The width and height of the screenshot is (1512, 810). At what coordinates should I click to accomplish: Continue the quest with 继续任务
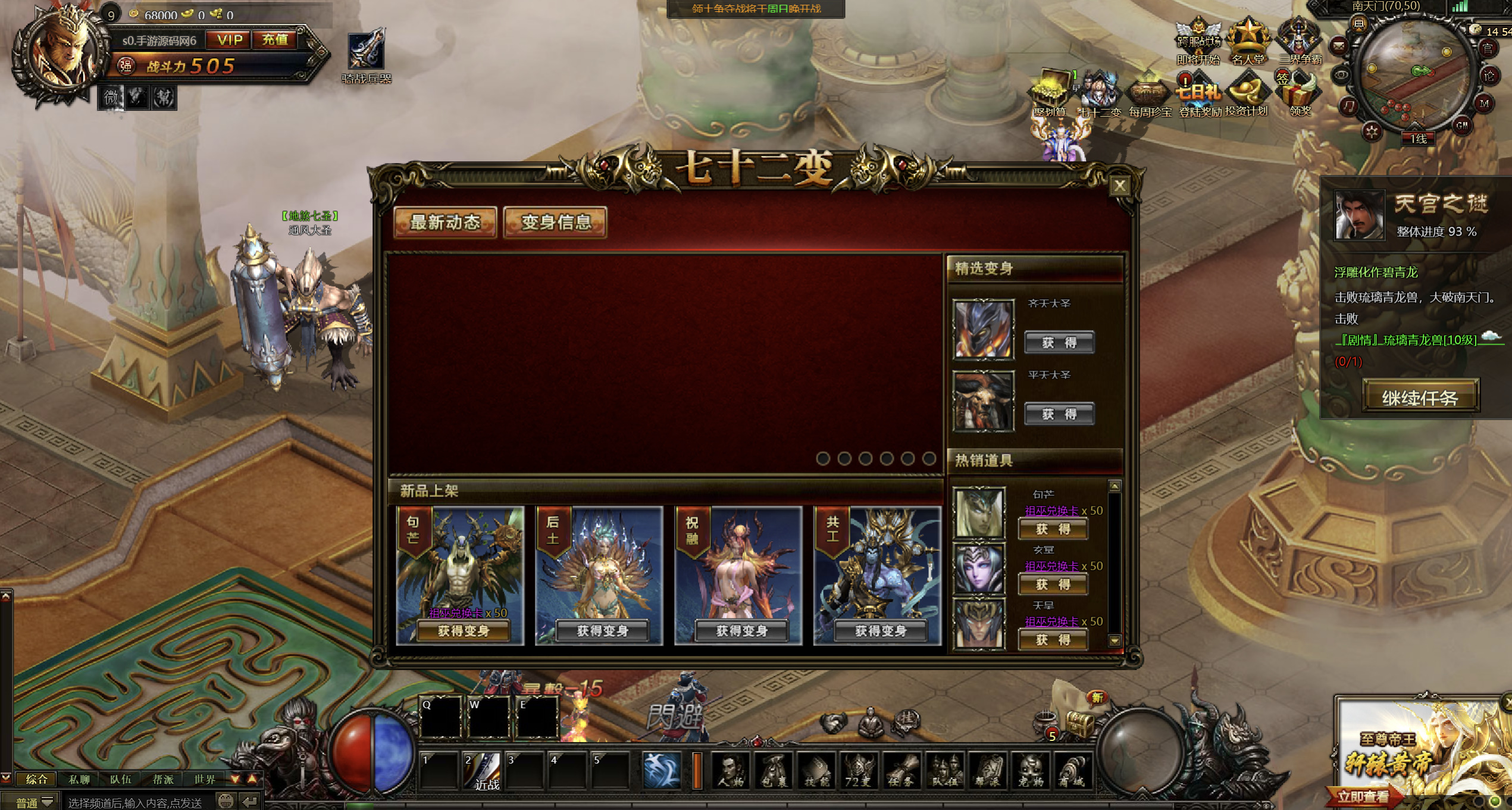1420,398
